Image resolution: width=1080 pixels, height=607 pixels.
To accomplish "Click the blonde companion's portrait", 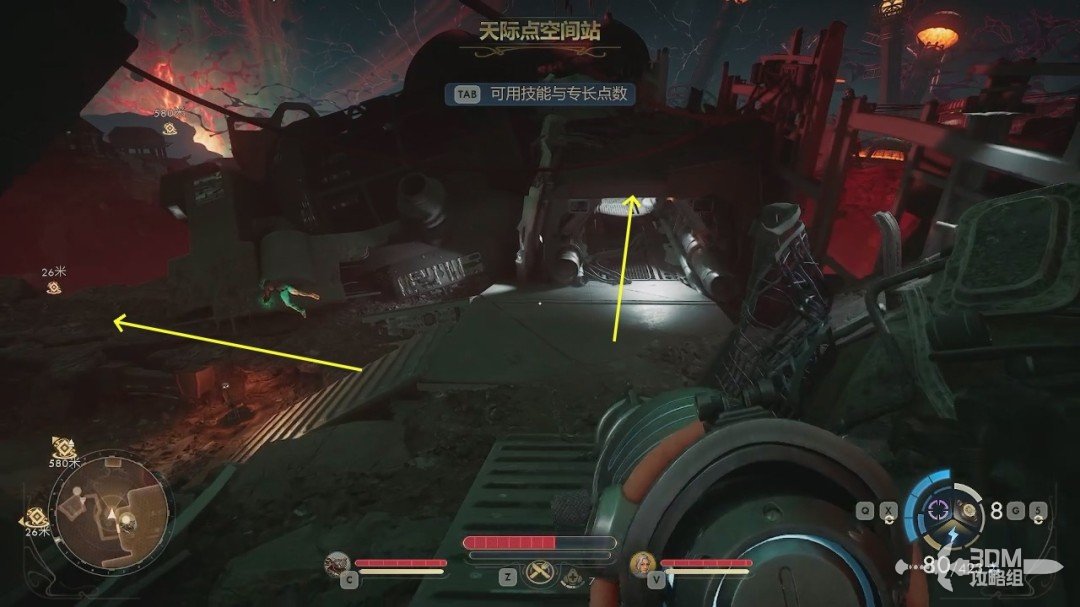I will point(640,565).
